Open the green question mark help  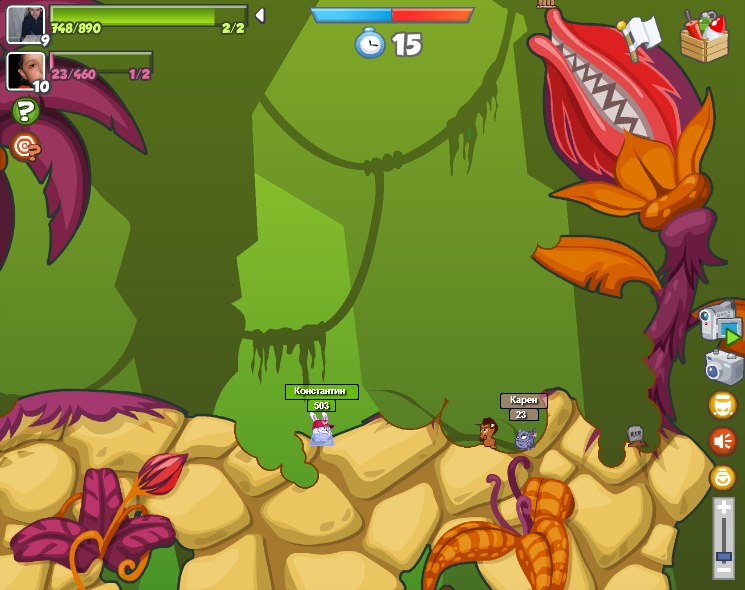(26, 111)
